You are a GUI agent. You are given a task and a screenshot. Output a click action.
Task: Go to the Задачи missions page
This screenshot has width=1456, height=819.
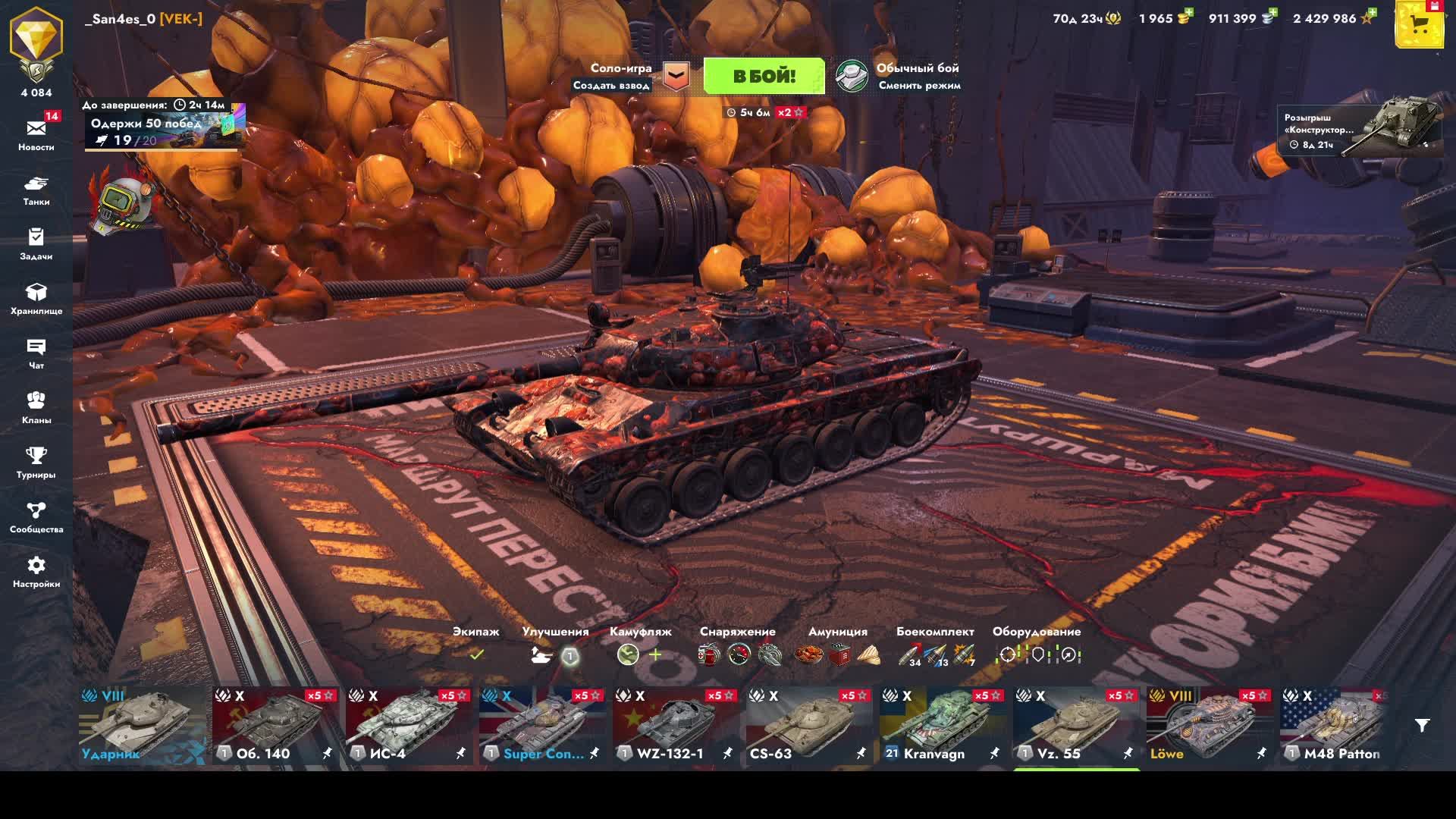pos(36,243)
